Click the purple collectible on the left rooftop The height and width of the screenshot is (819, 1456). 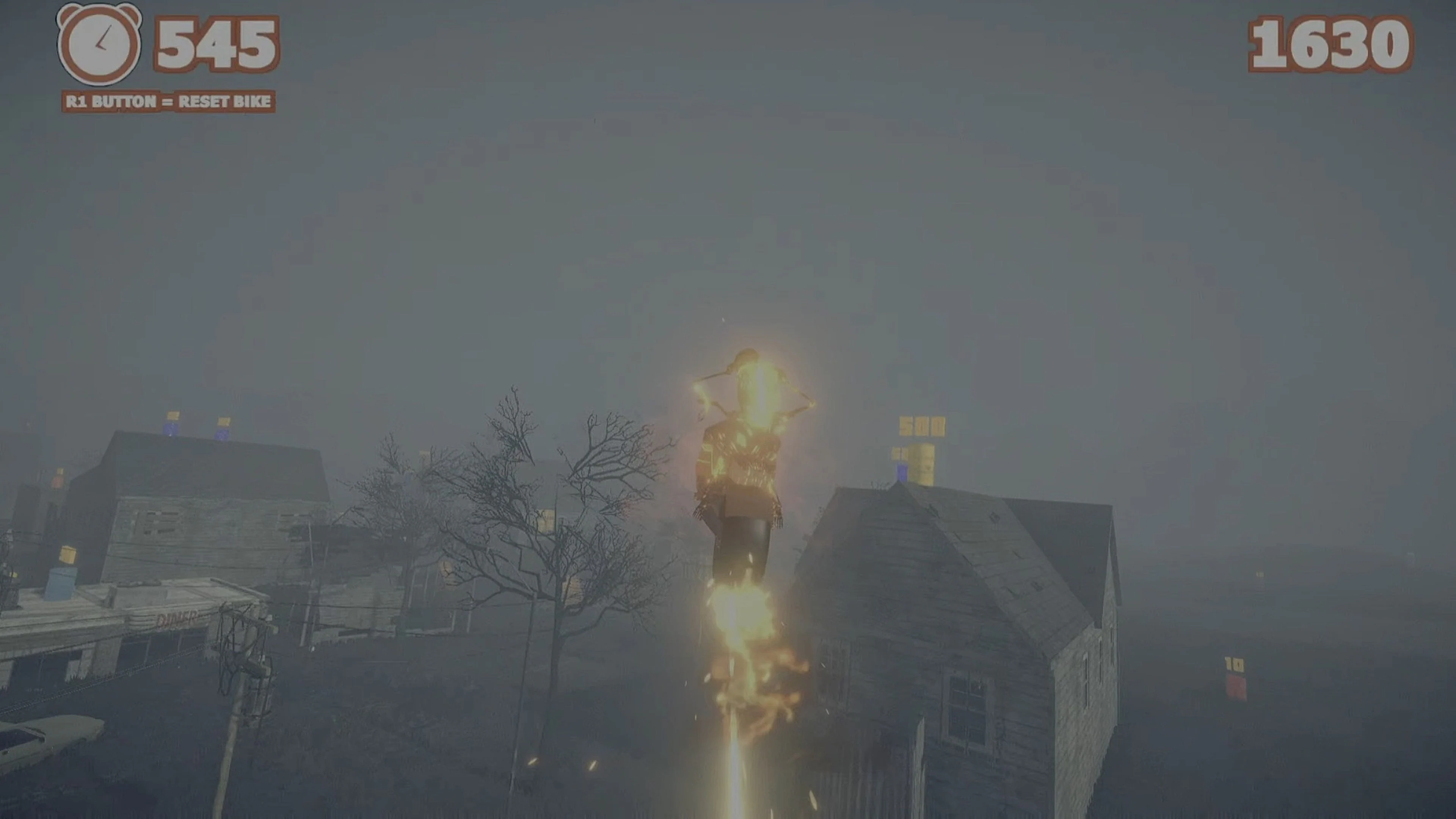point(171,430)
